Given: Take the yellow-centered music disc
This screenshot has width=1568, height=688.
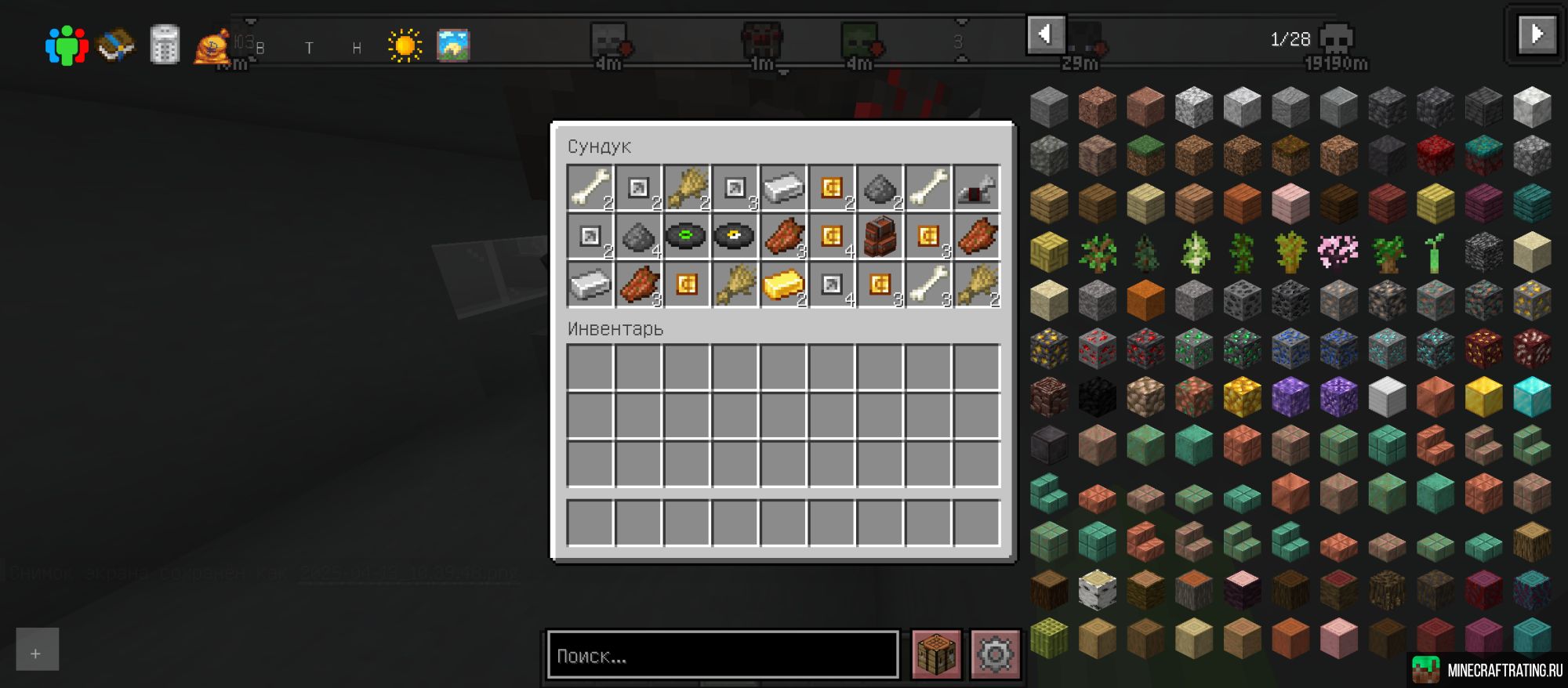Looking at the screenshot, I should (x=734, y=236).
